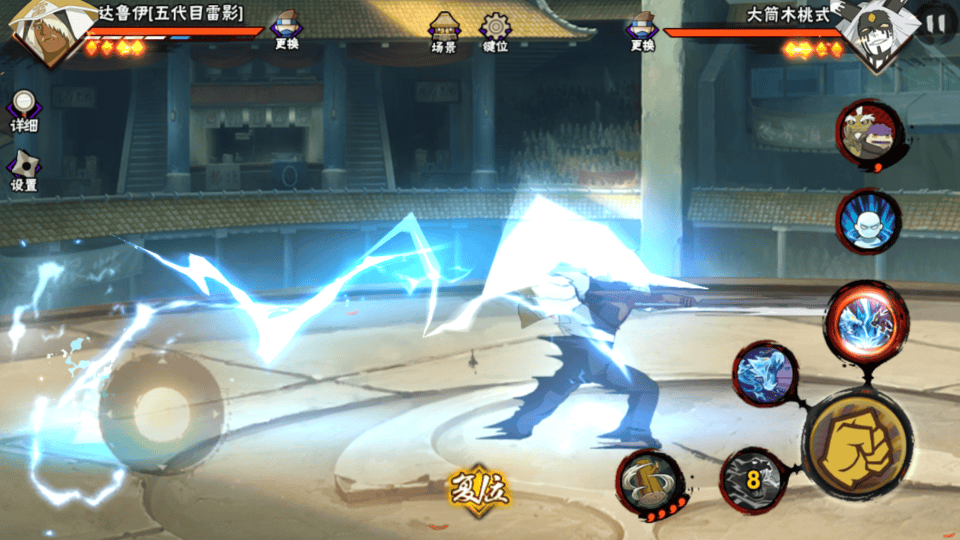Open the 场景 scene selector
Image resolution: width=960 pixels, height=540 pixels.
444,31
